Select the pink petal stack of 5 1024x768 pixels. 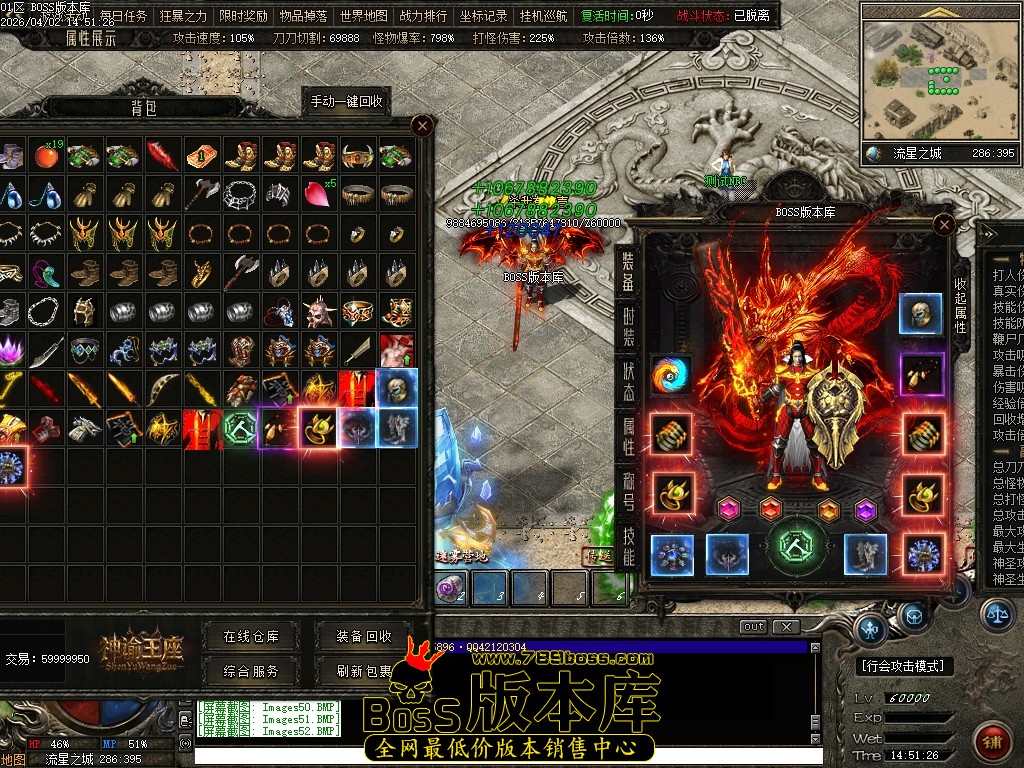(318, 191)
